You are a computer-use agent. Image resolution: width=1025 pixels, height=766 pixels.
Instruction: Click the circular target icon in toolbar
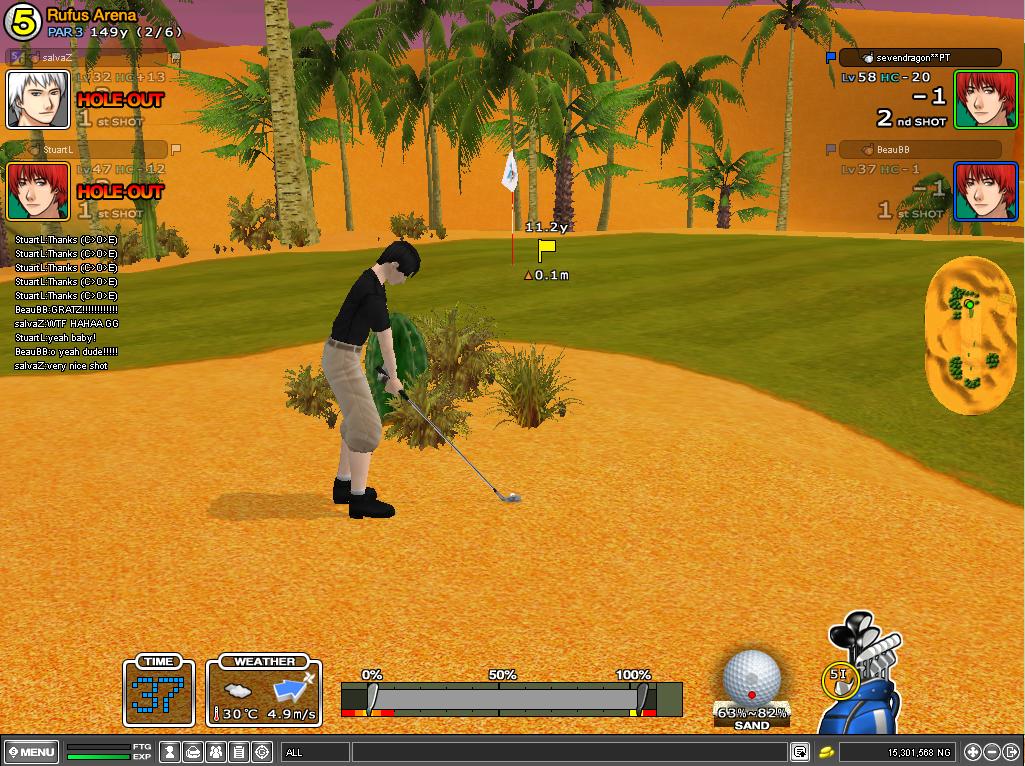click(262, 752)
